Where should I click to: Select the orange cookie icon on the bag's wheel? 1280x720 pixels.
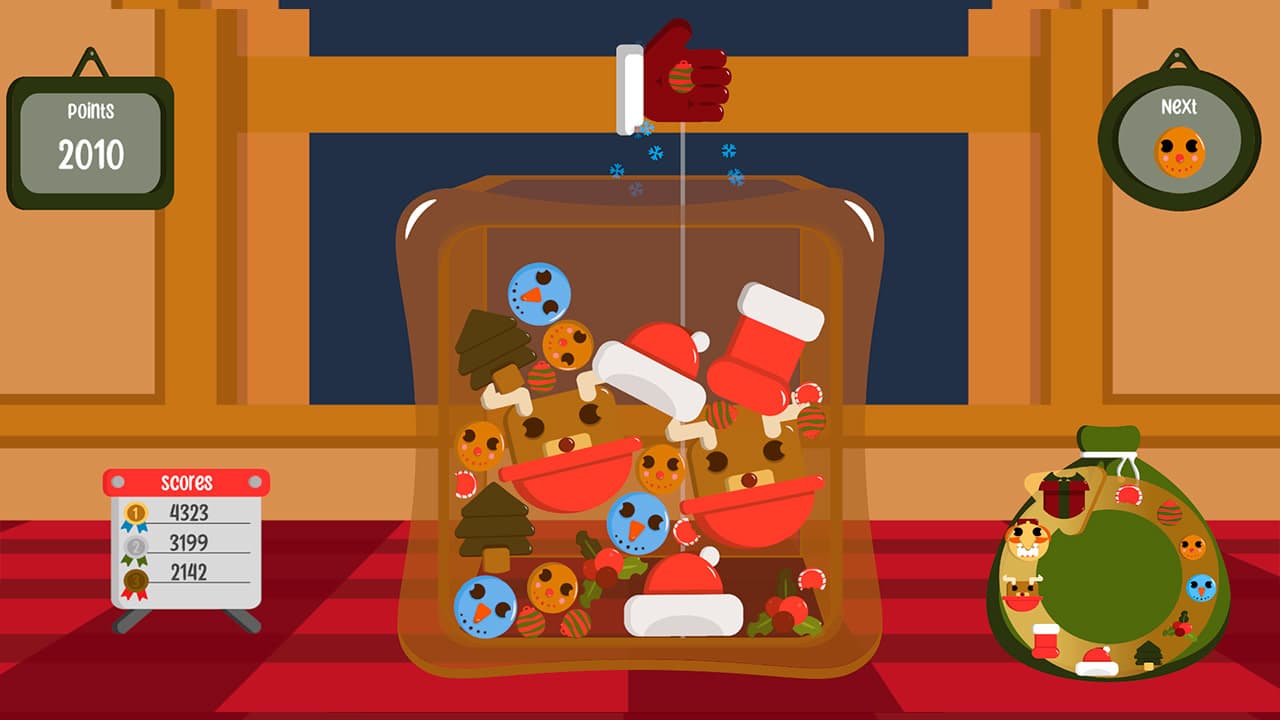tap(1190, 545)
